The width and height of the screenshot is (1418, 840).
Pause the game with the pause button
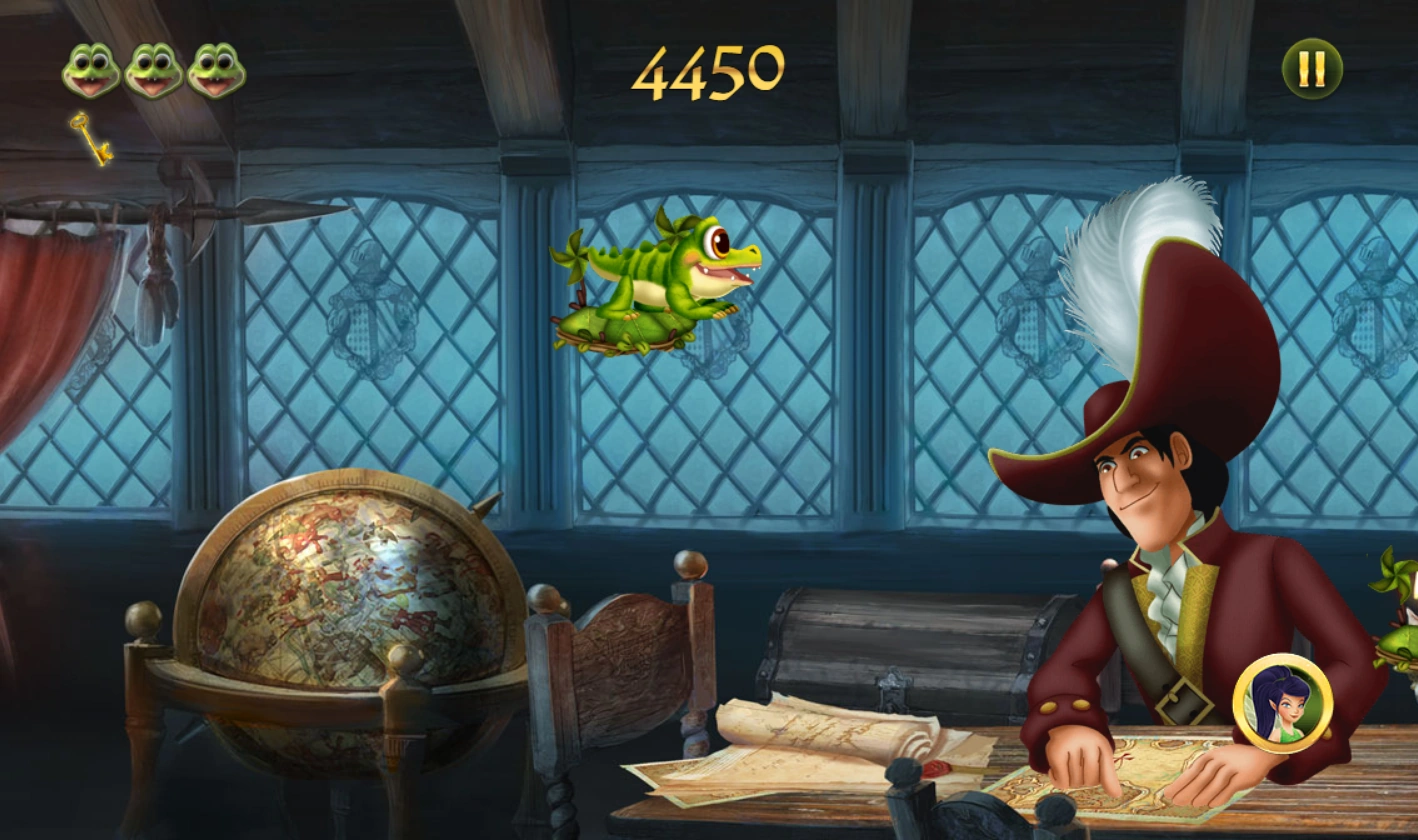1313,70
